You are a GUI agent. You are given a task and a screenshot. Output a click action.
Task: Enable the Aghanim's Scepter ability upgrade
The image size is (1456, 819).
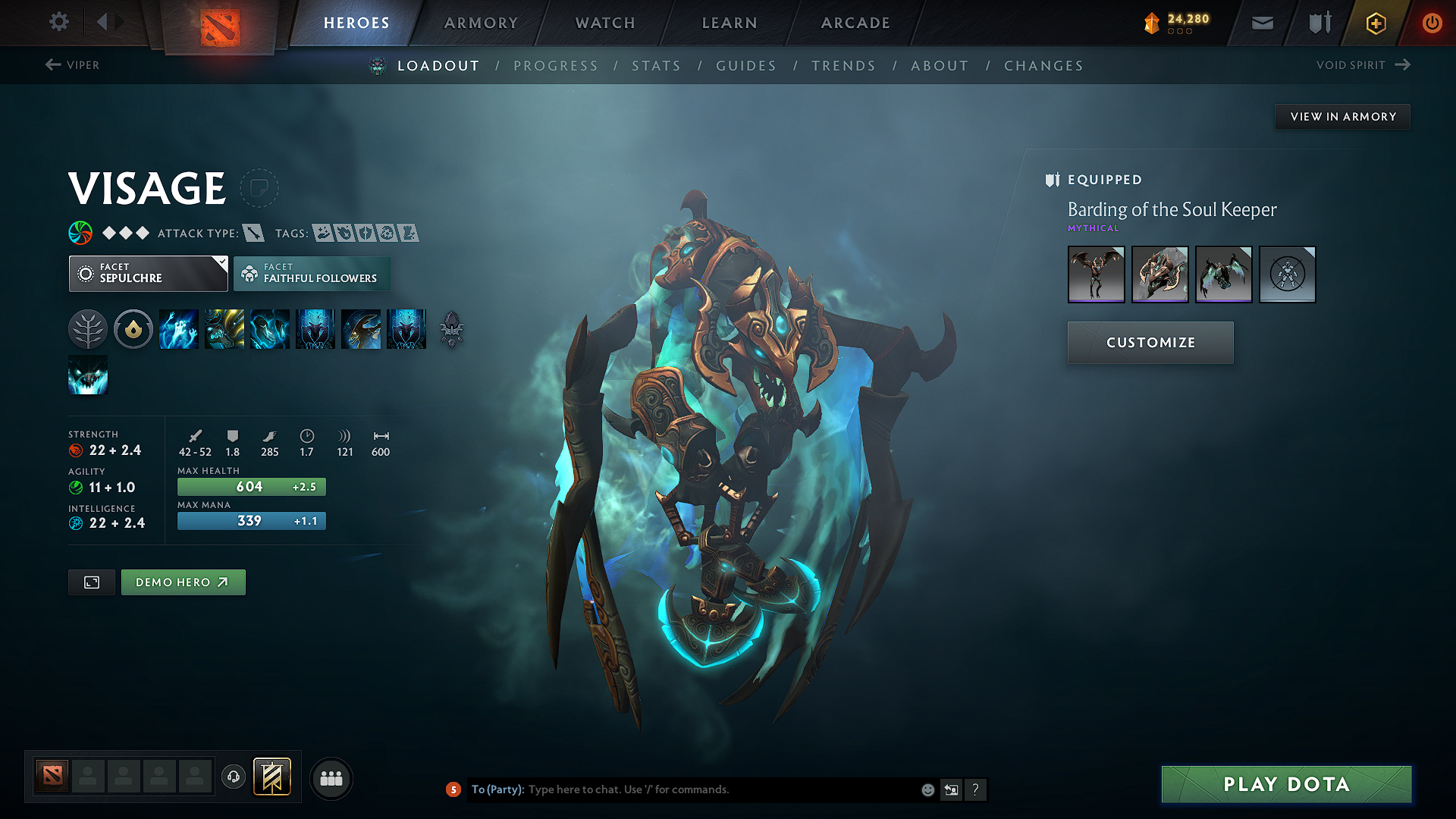pos(450,328)
